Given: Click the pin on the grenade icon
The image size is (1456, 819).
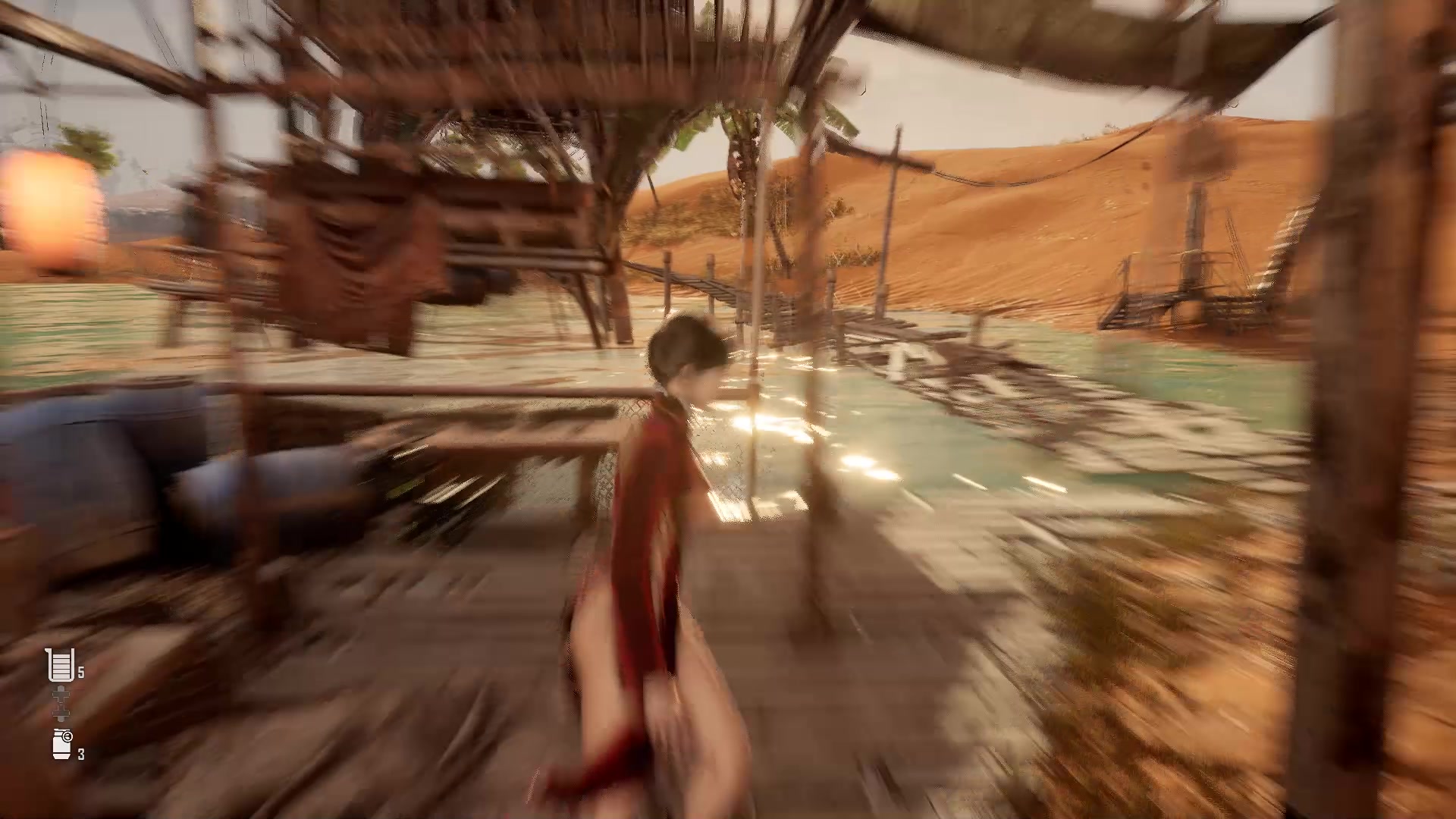Looking at the screenshot, I should coord(67,736).
